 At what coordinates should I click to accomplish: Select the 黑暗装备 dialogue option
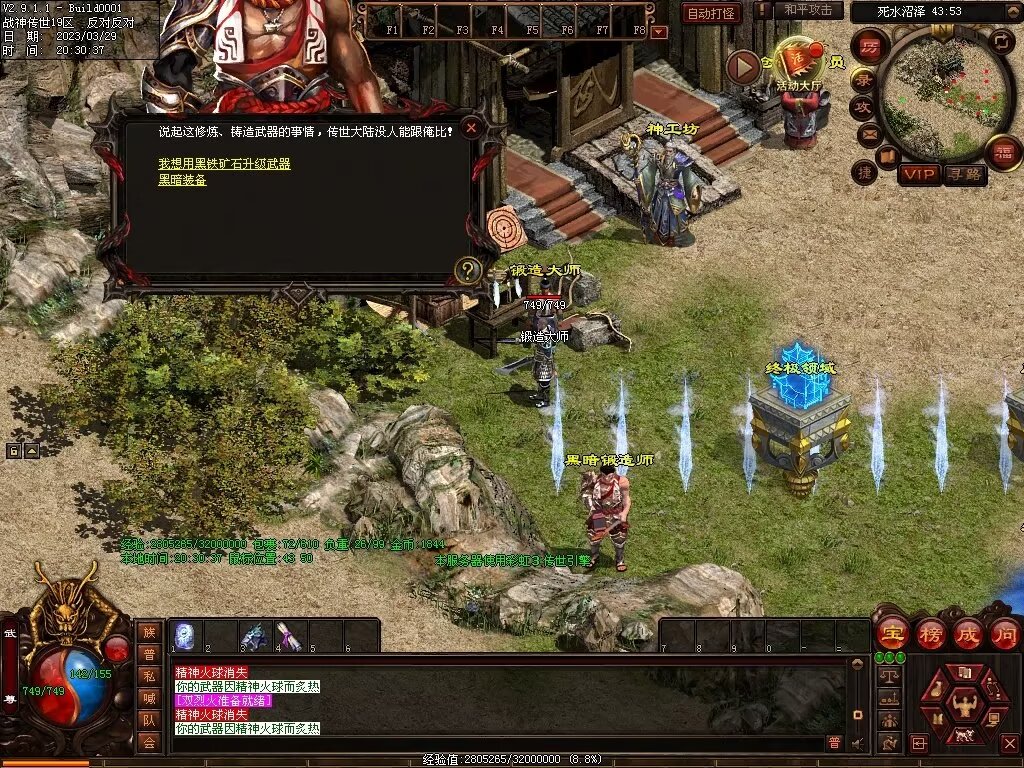pyautogui.click(x=182, y=180)
